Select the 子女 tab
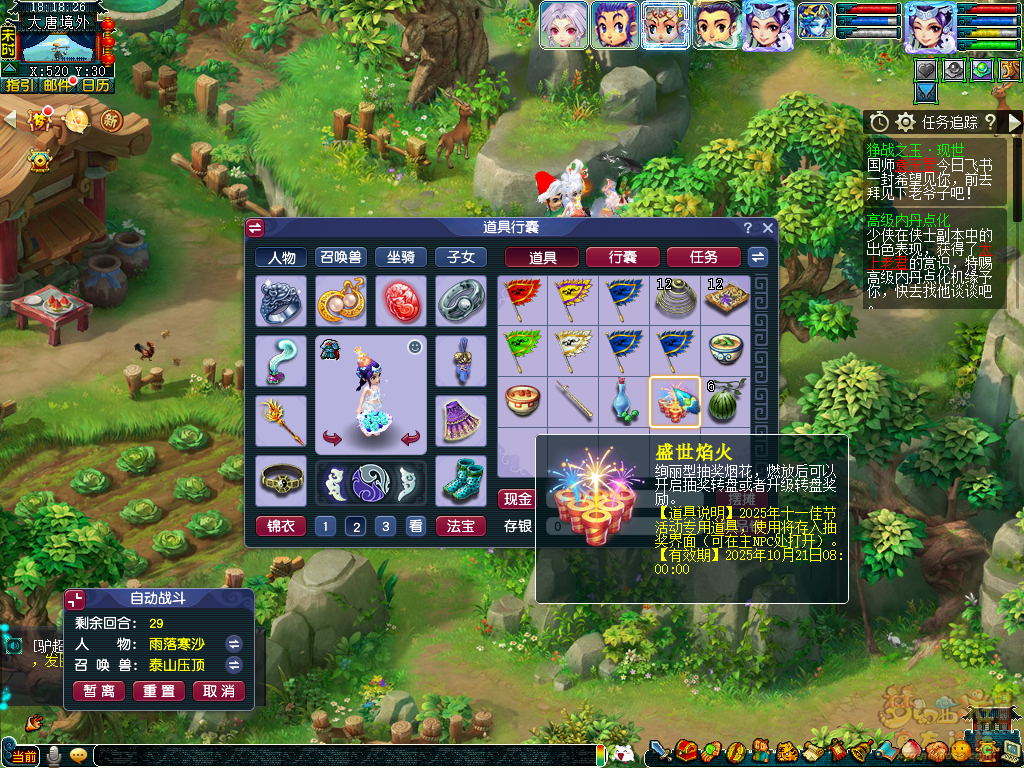This screenshot has height=768, width=1024. point(460,257)
